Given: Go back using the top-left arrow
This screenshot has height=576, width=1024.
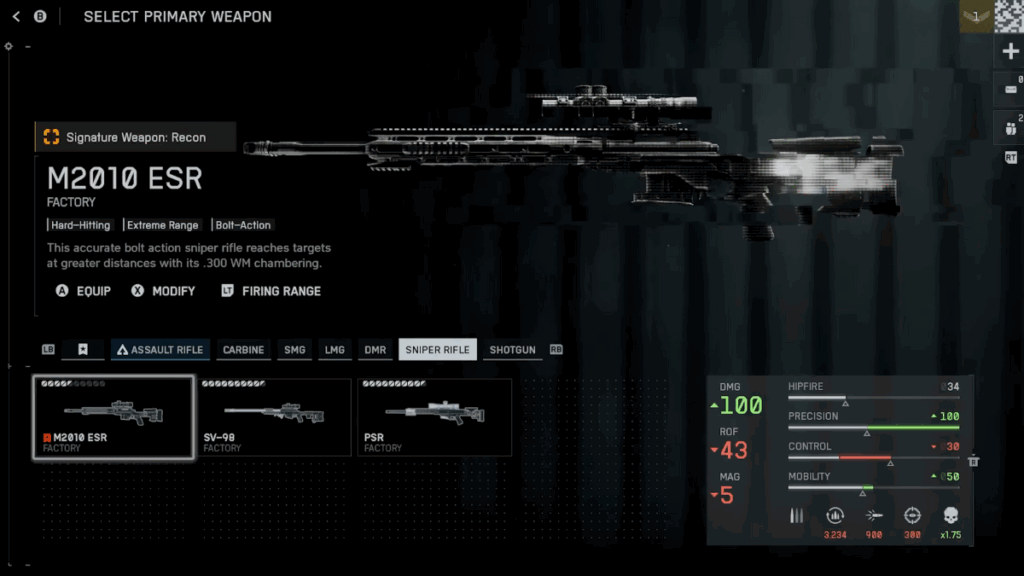Looking at the screenshot, I should (16, 16).
